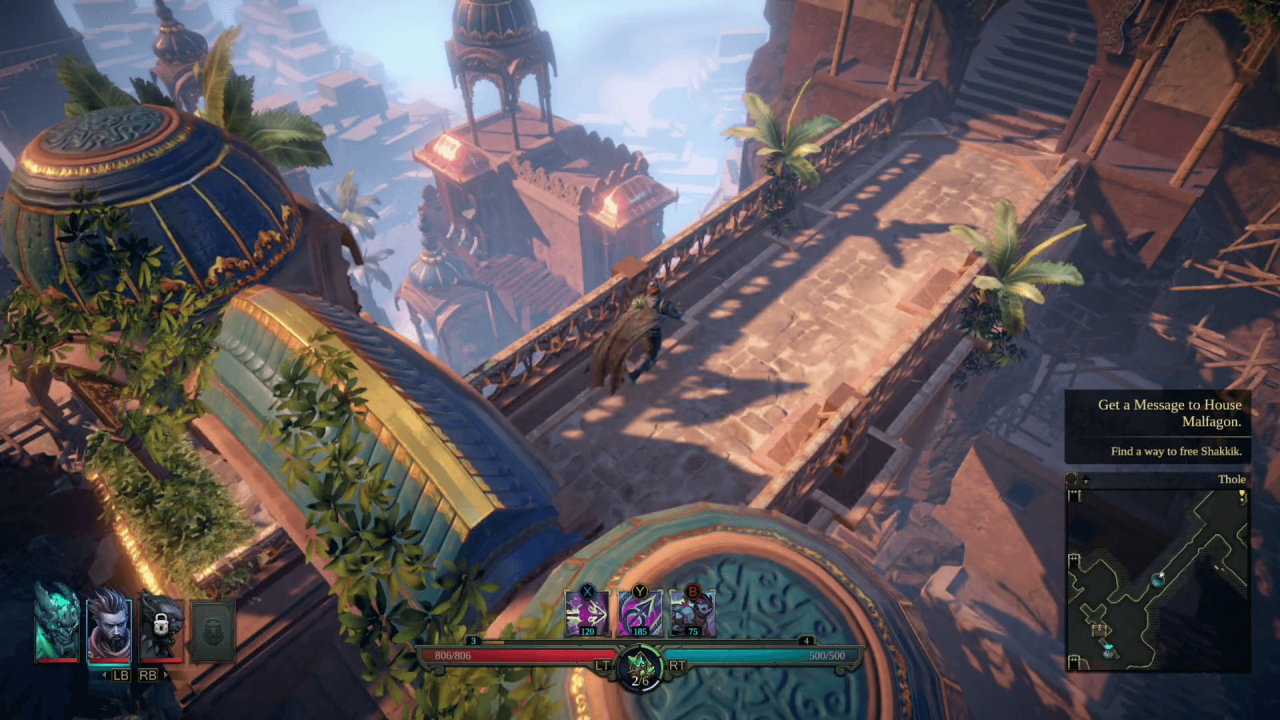
Task: Click the green potion flask showing 2/6
Action: pyautogui.click(x=640, y=665)
